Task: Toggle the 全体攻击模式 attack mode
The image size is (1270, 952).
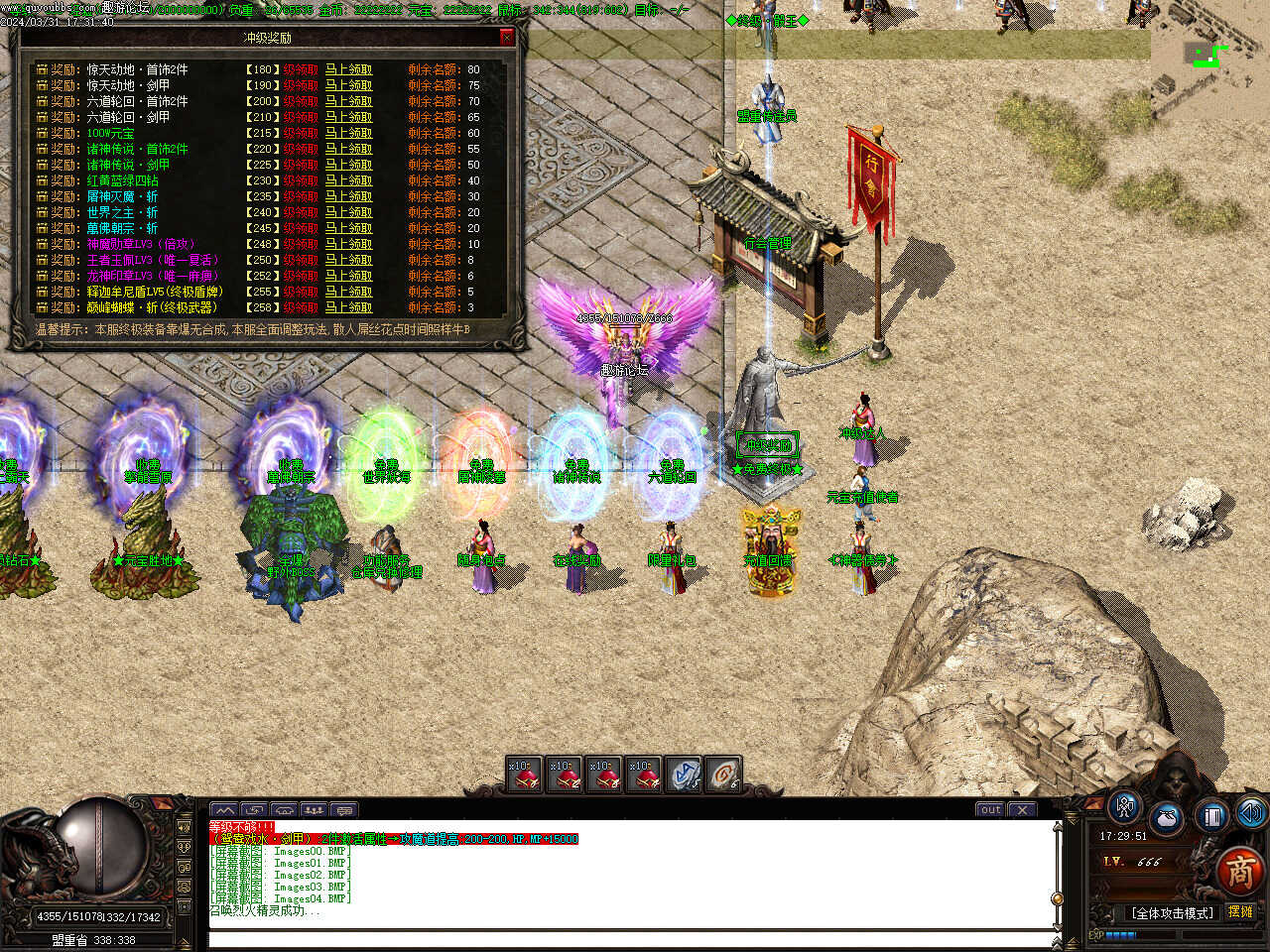Action: point(1171,912)
